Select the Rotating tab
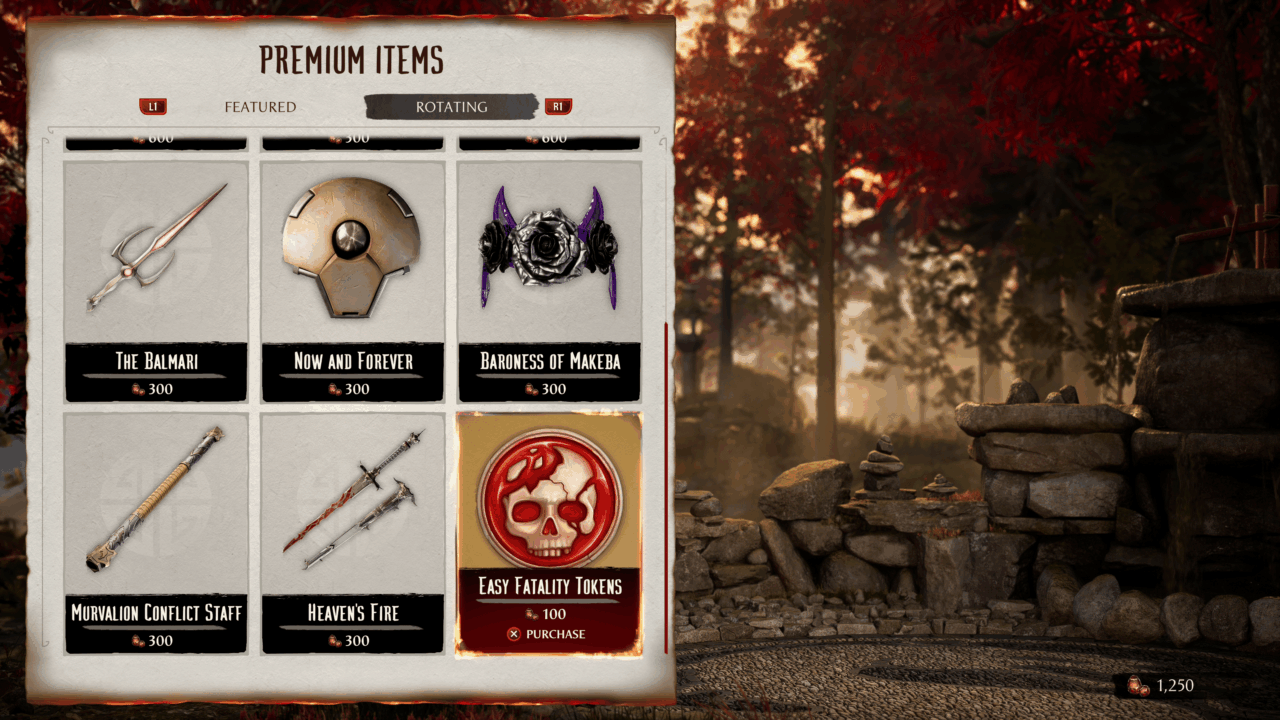The image size is (1280, 720). click(x=451, y=107)
